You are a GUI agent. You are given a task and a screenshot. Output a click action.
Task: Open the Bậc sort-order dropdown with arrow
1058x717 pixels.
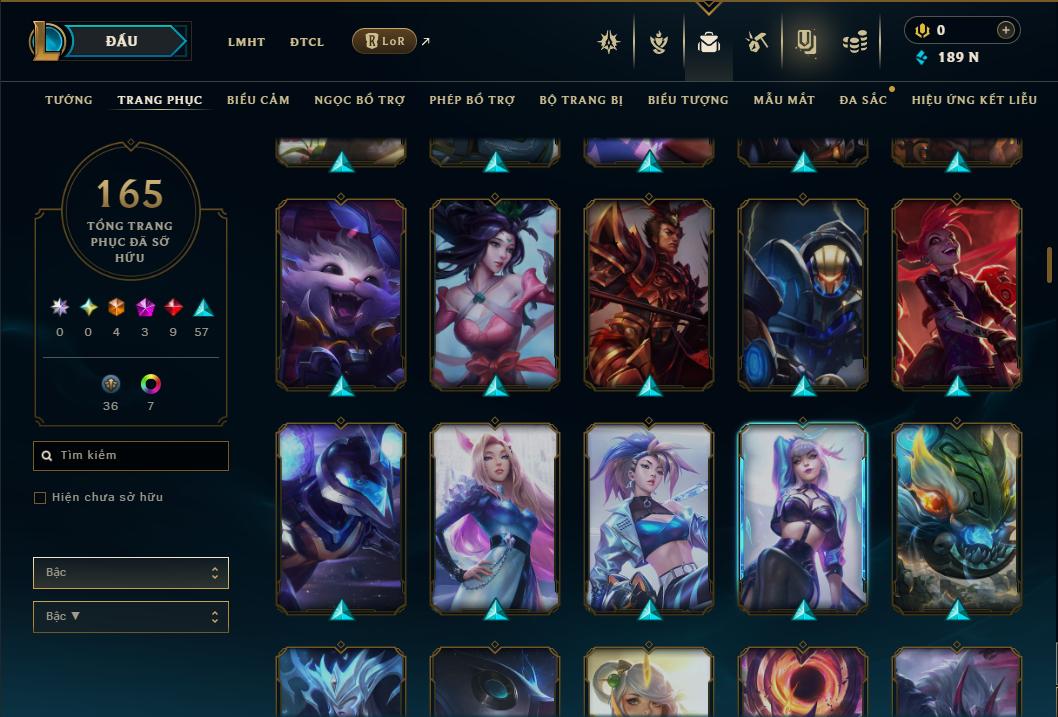131,617
